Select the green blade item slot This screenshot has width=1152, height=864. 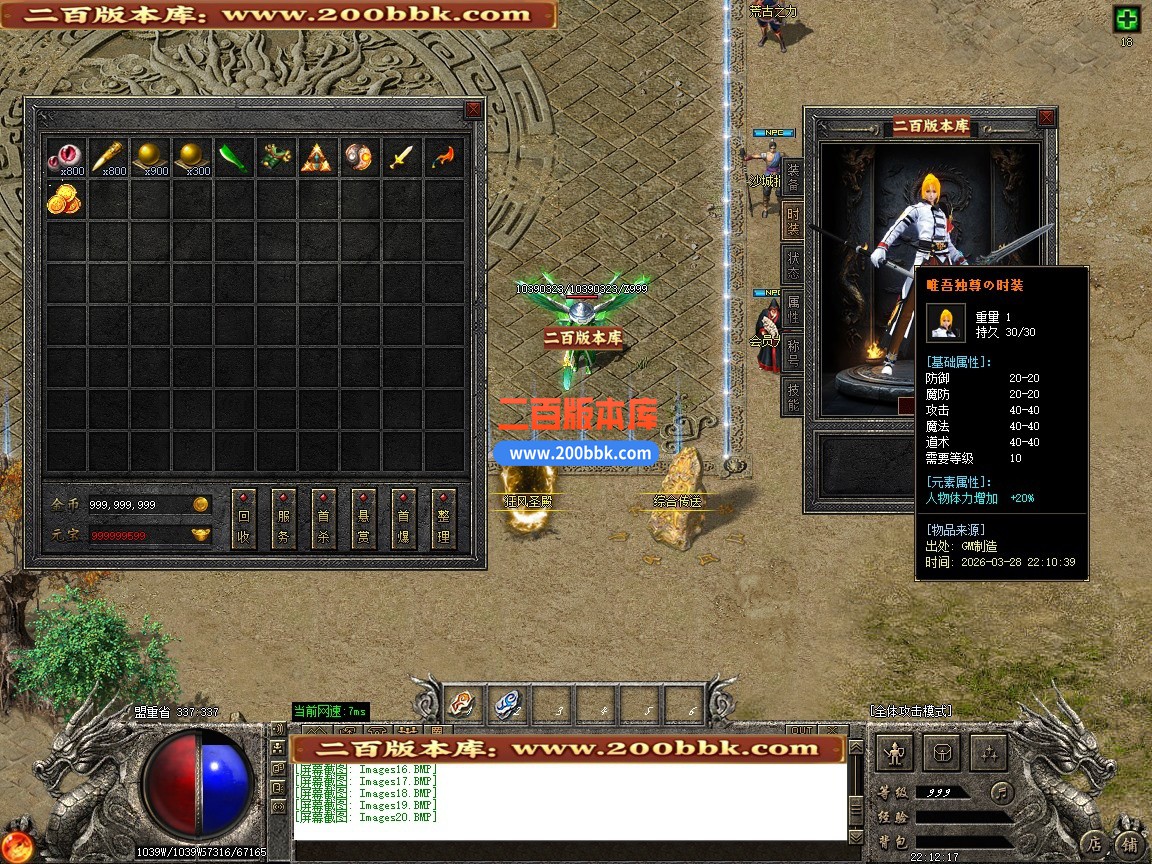click(x=234, y=157)
